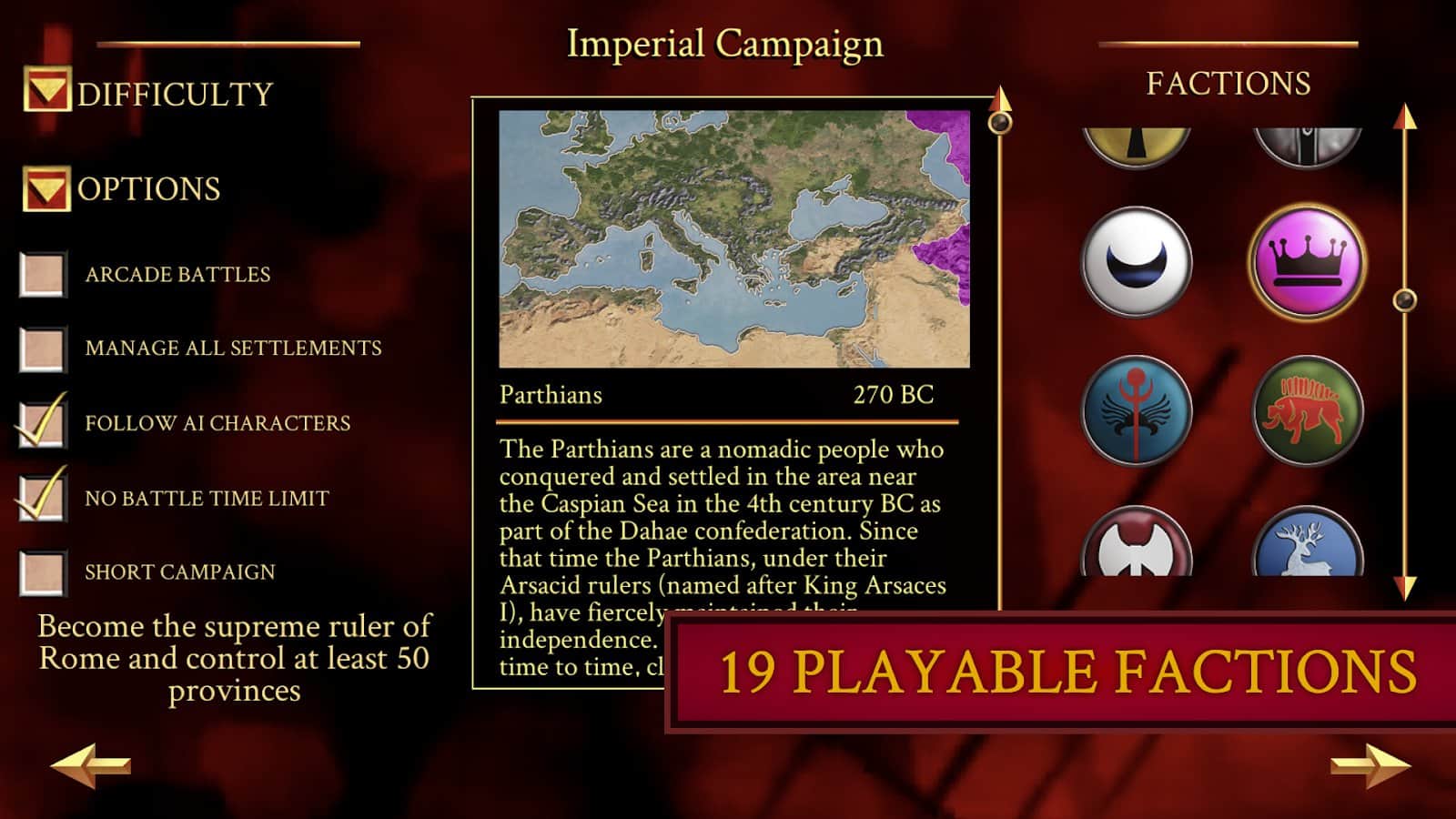This screenshot has width=1456, height=819.
Task: Collapse the Options section
Action: point(45,188)
